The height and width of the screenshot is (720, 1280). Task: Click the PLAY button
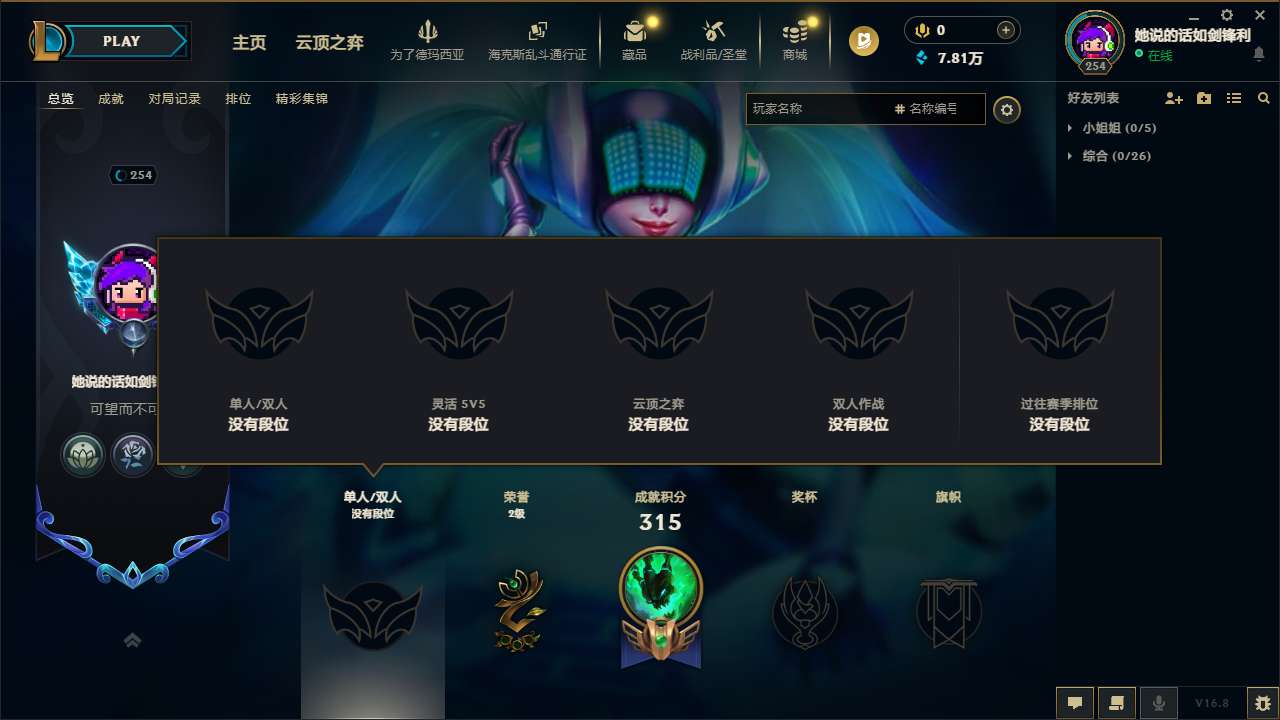(x=120, y=41)
